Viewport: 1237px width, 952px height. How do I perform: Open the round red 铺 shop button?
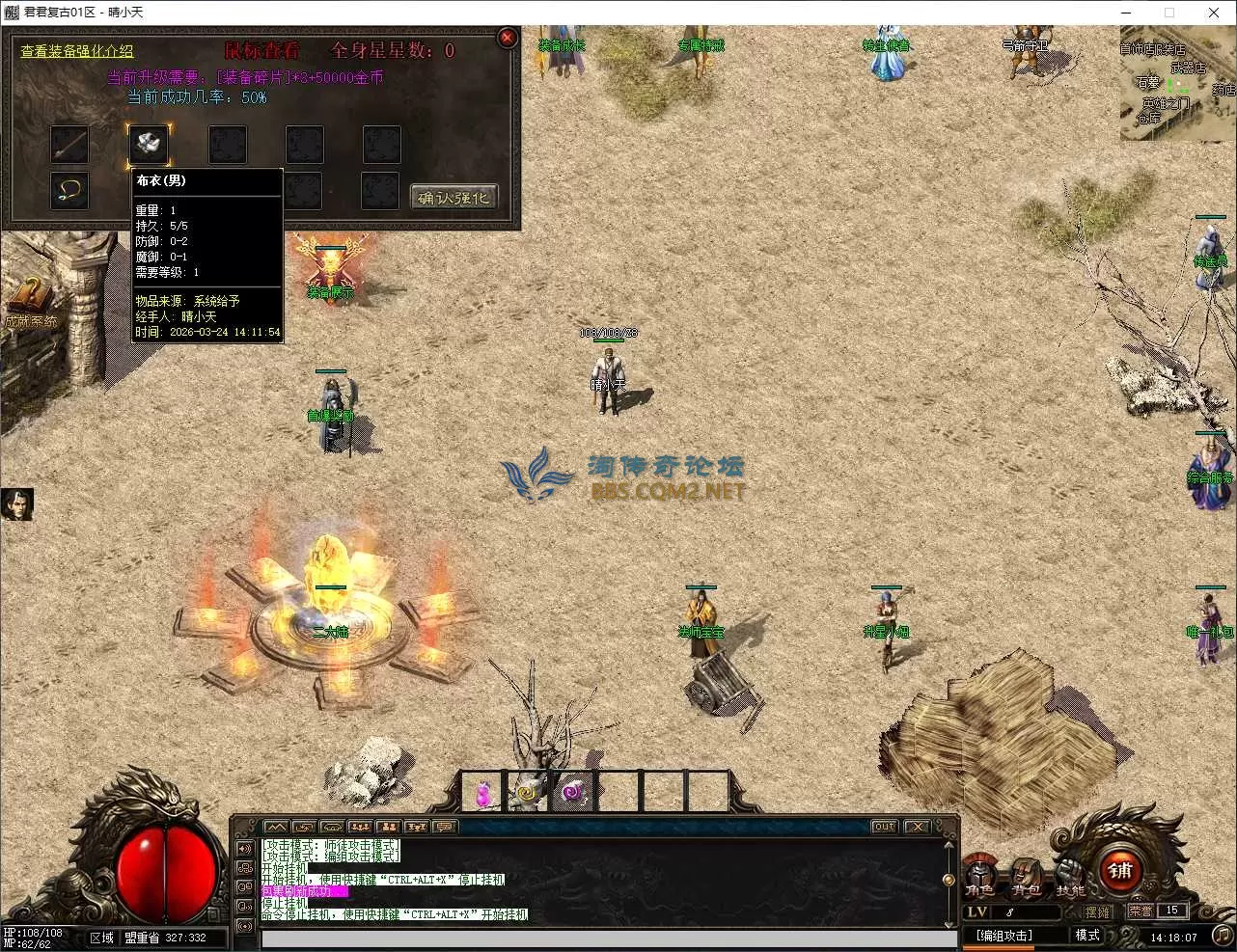point(1120,871)
